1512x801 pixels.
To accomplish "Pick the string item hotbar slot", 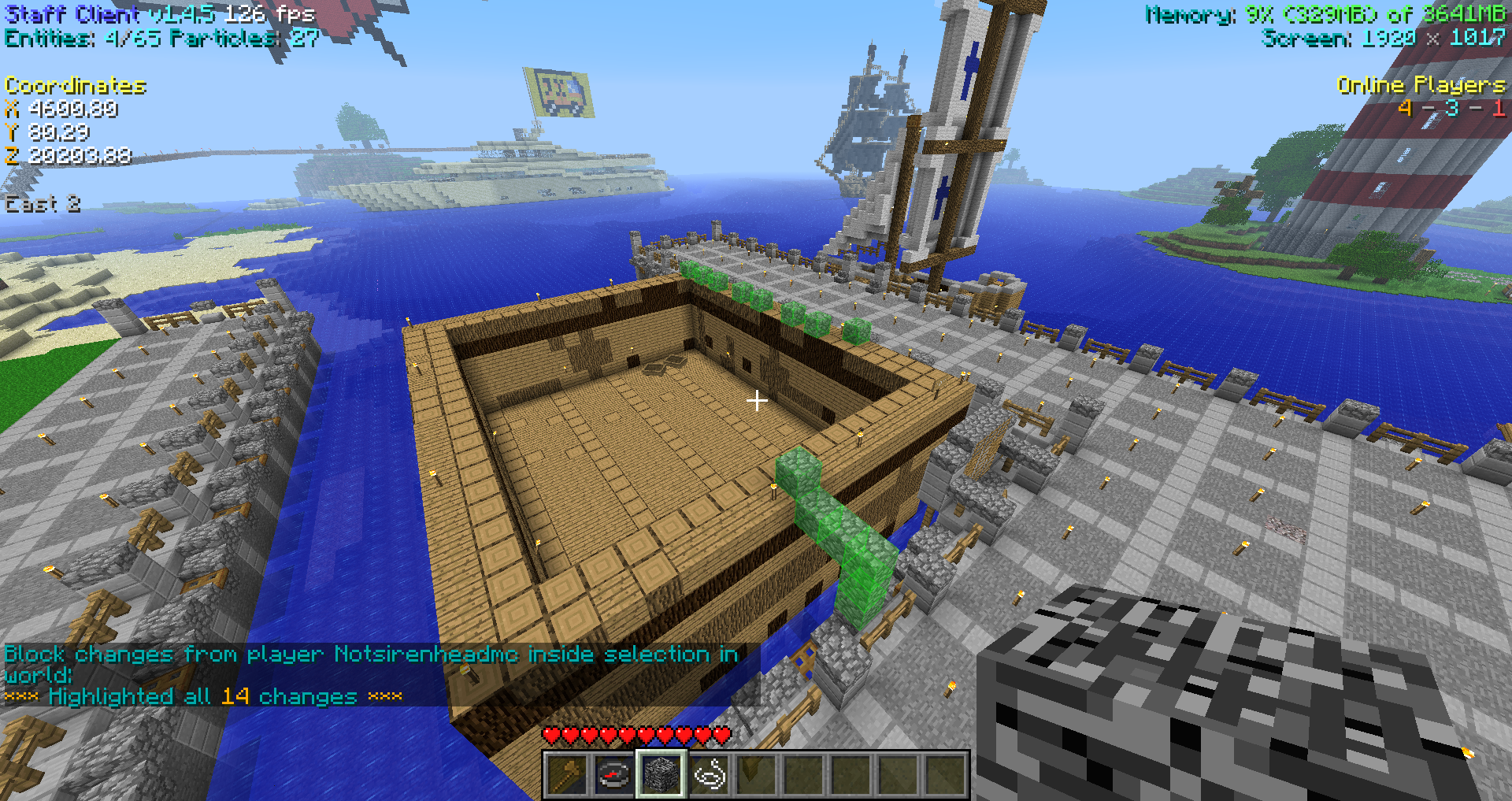I will pyautogui.click(x=709, y=774).
